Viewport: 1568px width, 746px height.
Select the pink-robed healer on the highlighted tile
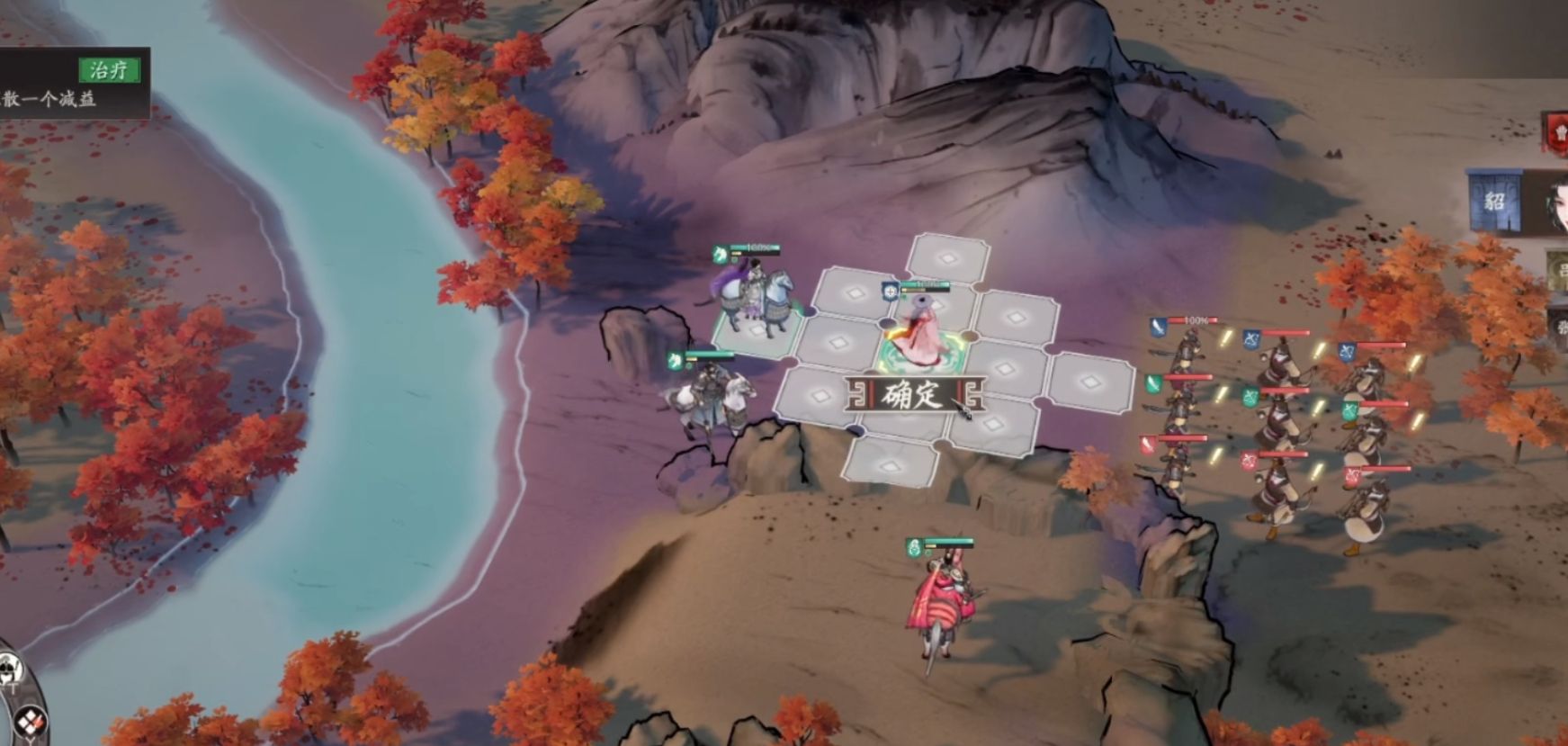920,331
